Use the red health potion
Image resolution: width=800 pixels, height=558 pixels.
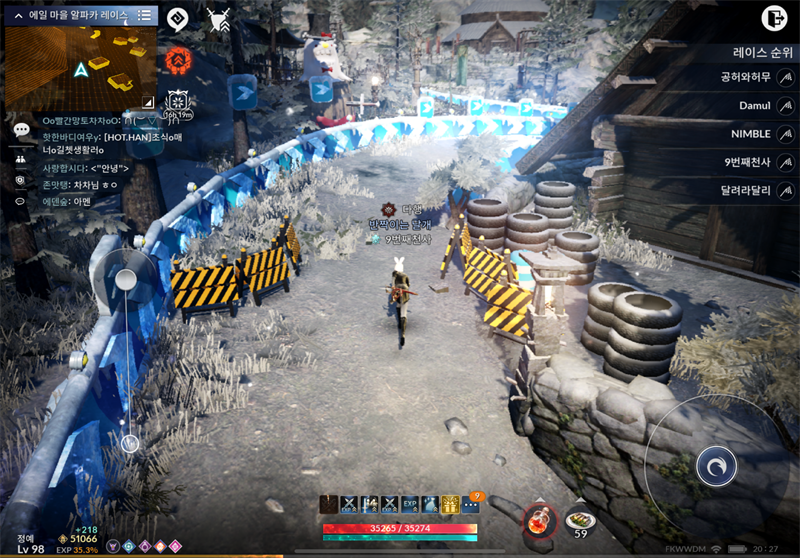pos(538,519)
